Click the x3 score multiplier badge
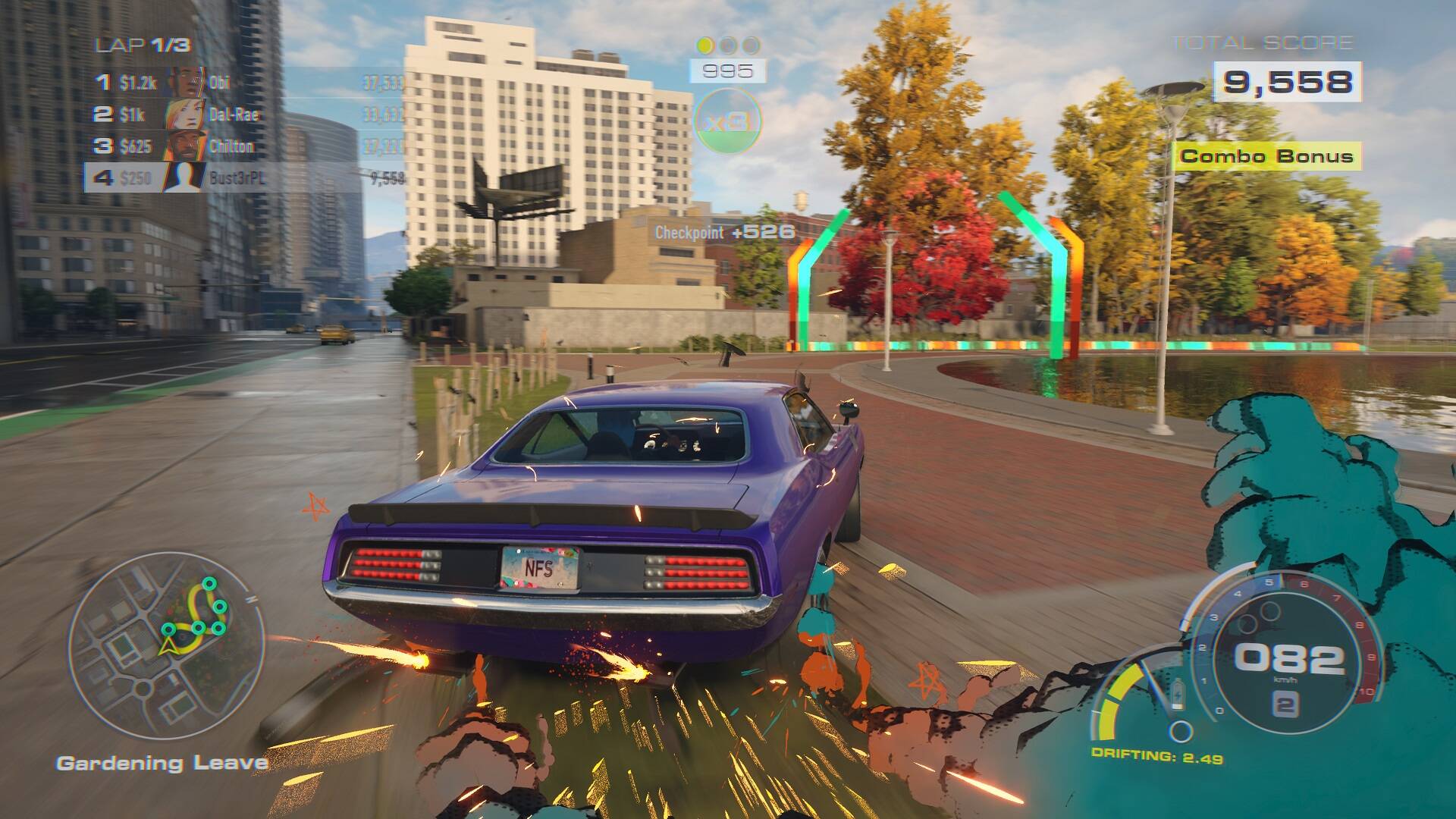The image size is (1456, 819). point(727,121)
